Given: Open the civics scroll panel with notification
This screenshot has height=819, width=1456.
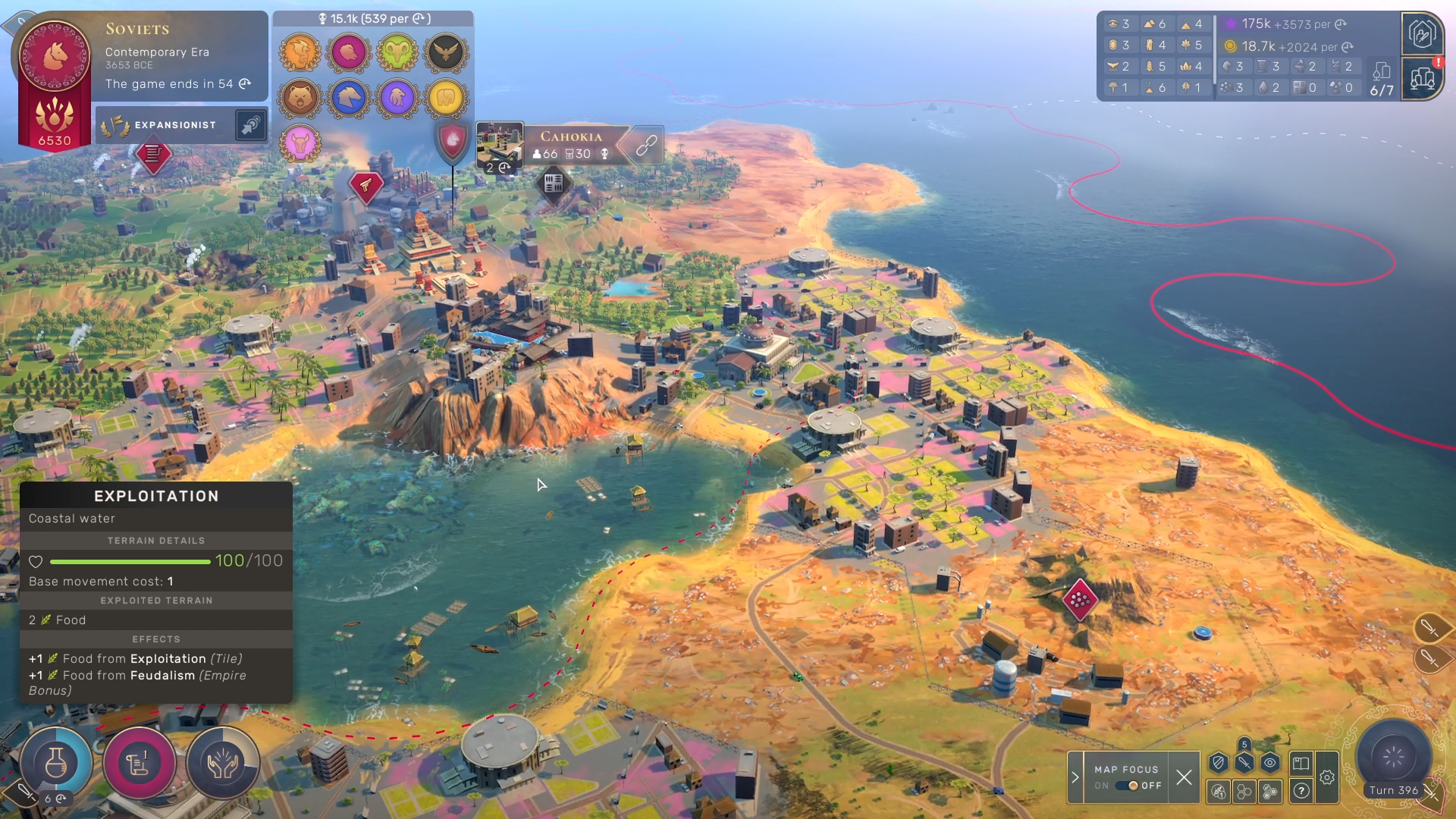Looking at the screenshot, I should click(x=139, y=764).
